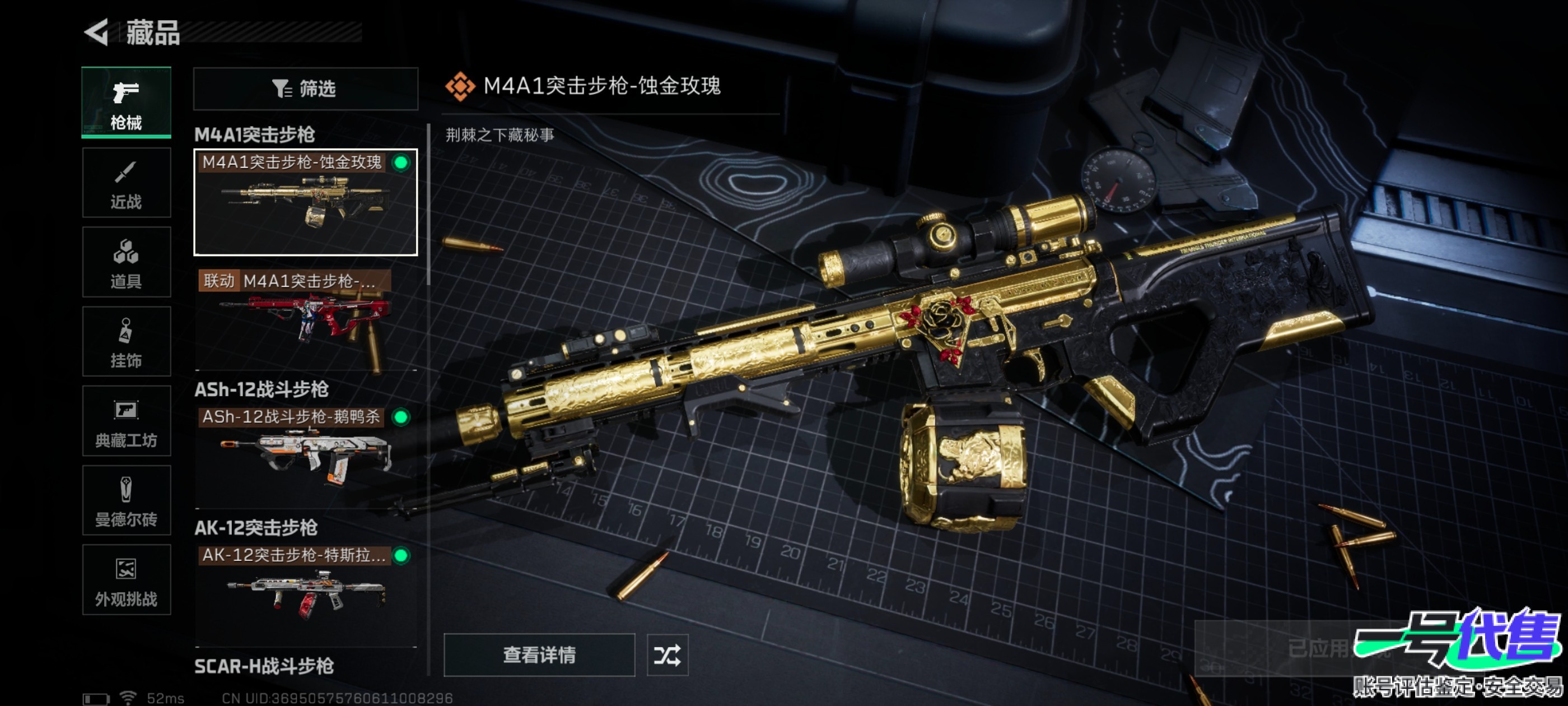Switch to the 曼德尔砖 tab
Image resolution: width=1568 pixels, height=706 pixels.
click(126, 501)
